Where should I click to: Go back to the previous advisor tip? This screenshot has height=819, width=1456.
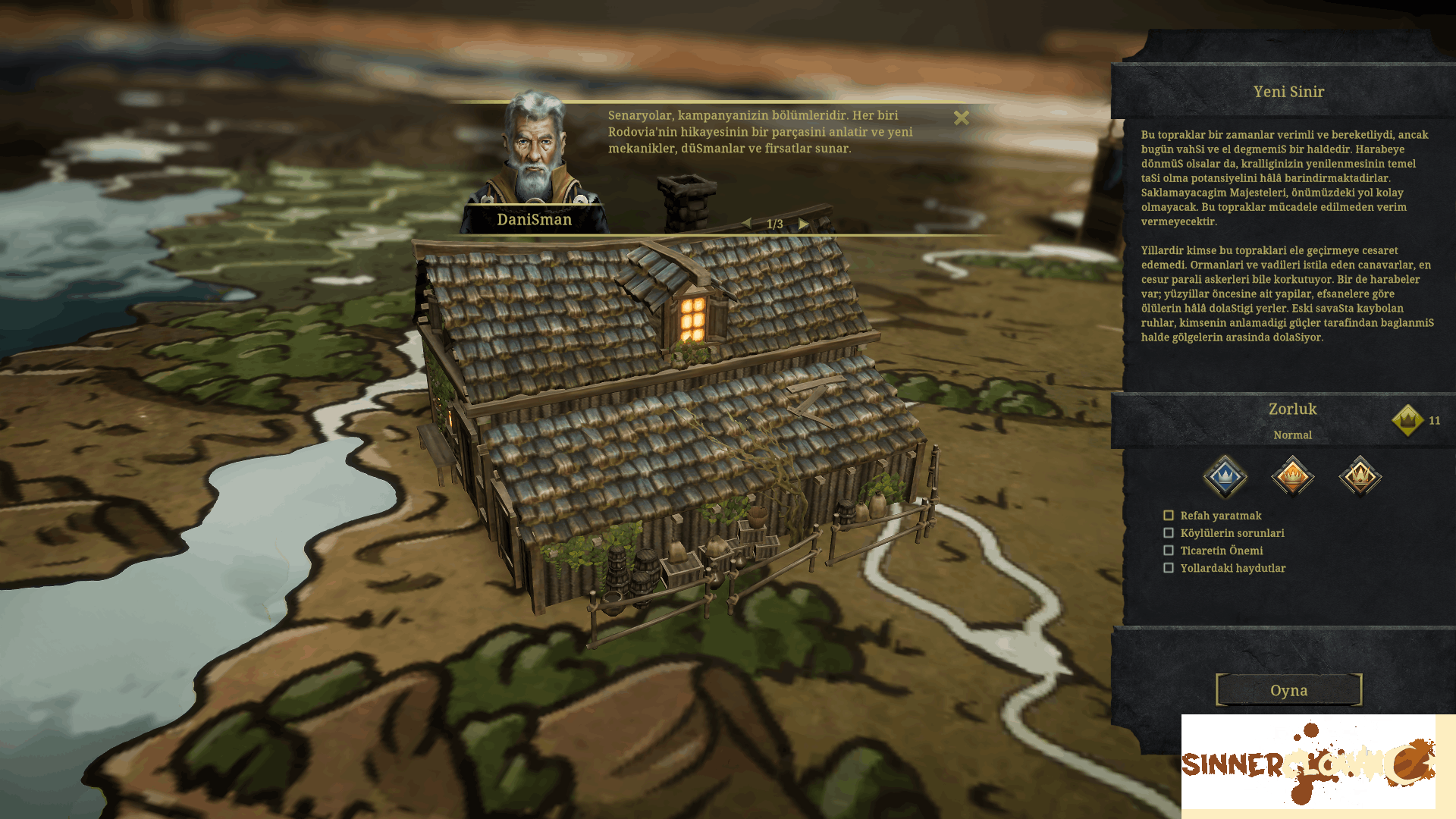coord(747,224)
